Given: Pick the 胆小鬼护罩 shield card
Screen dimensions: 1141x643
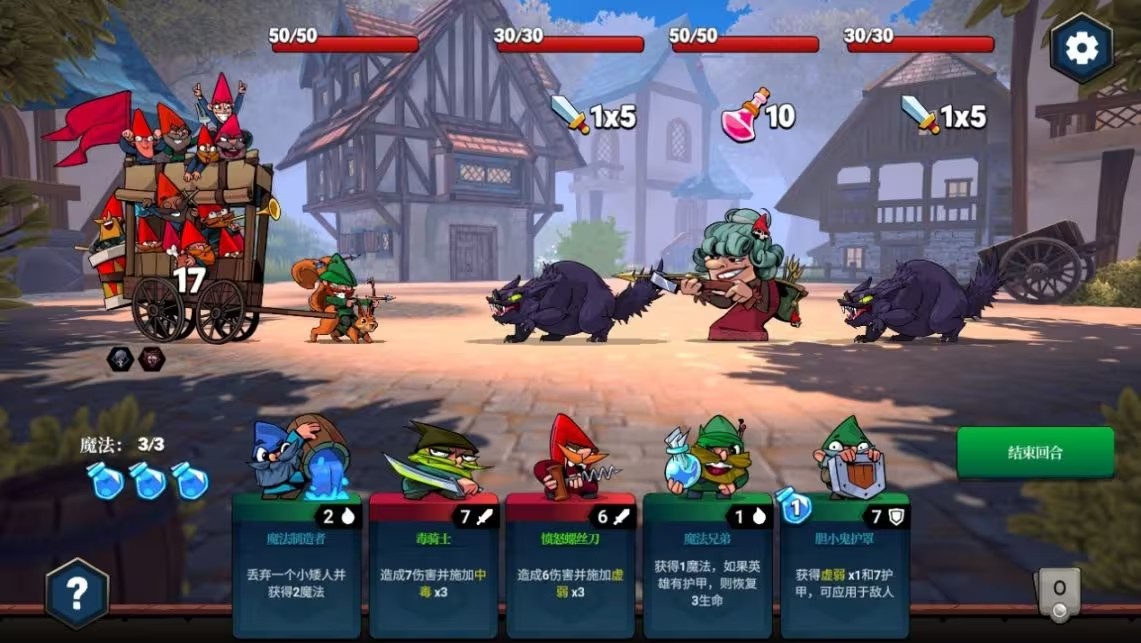Looking at the screenshot, I should pyautogui.click(x=845, y=565).
